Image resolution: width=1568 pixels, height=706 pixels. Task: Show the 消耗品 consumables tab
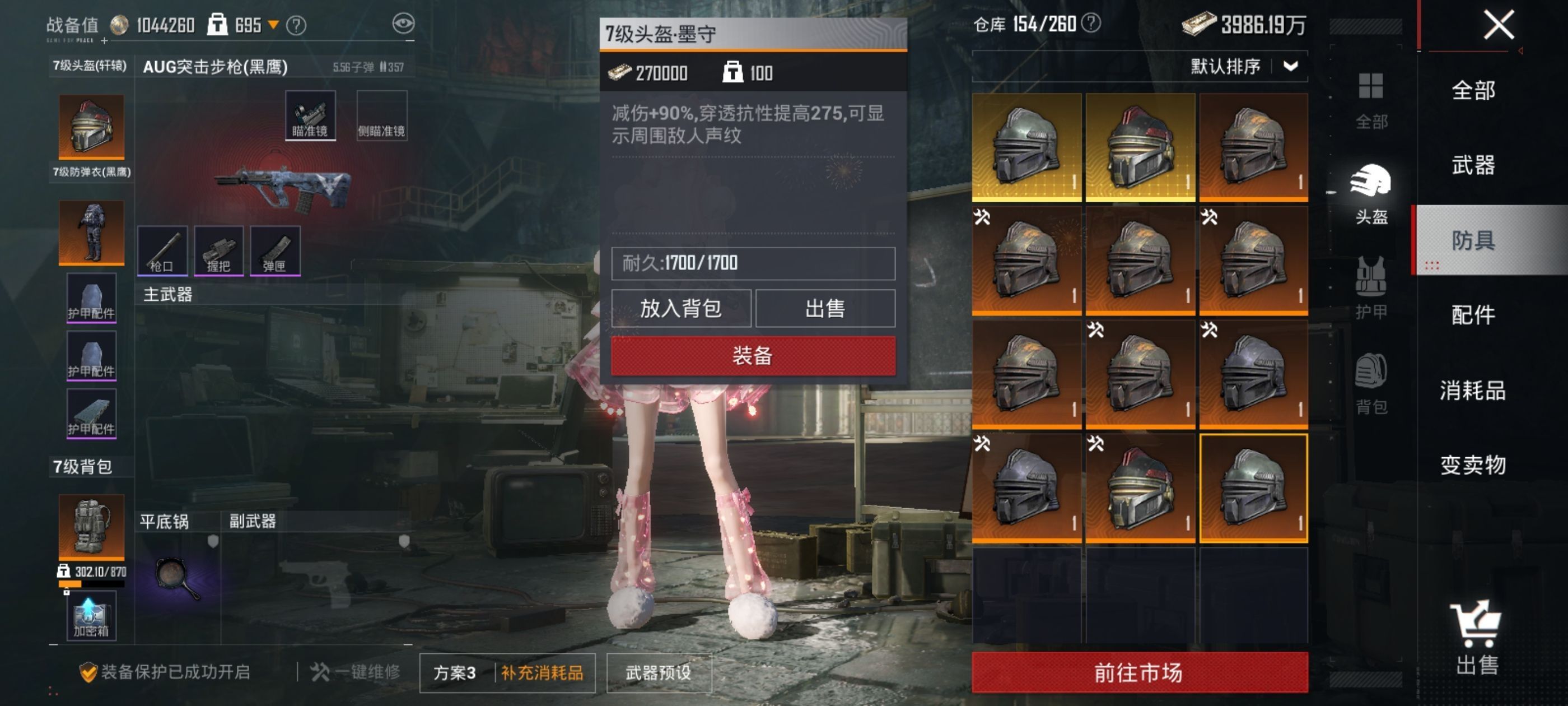pyautogui.click(x=1473, y=390)
